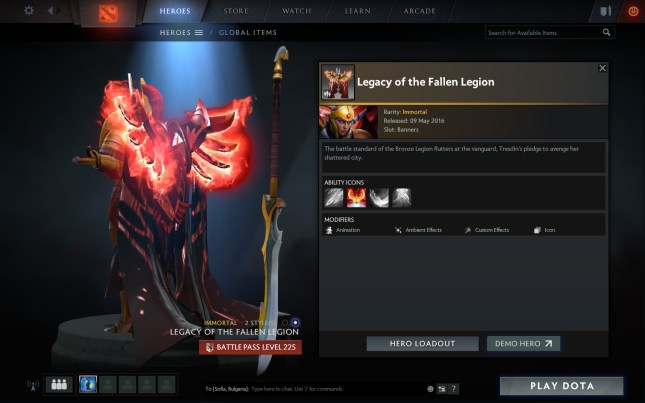
Task: Close the Legacy of the Fallen Legion panel
Action: click(x=602, y=68)
